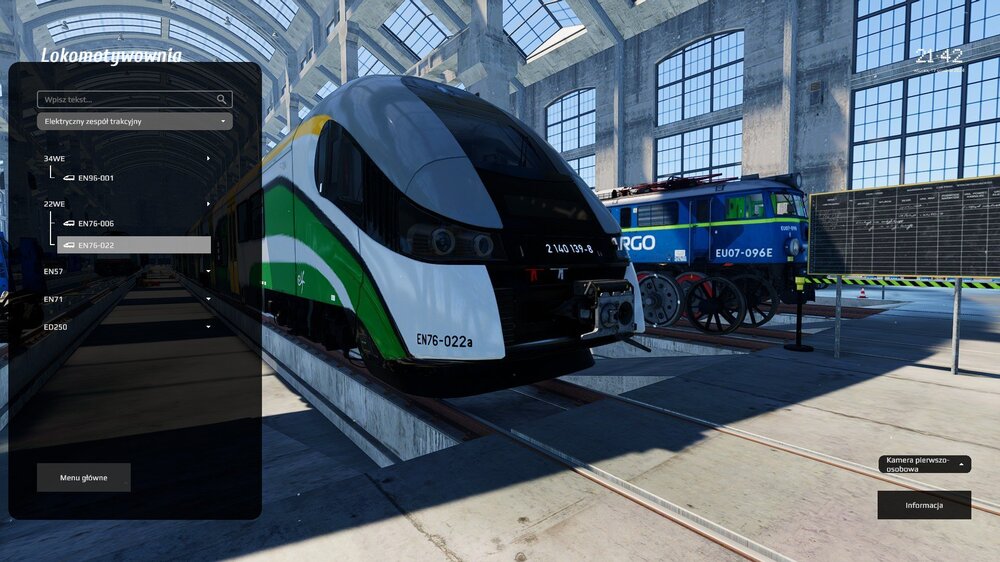This screenshot has height=562, width=1000.
Task: Expand the EN71 vehicle group
Action: point(127,299)
